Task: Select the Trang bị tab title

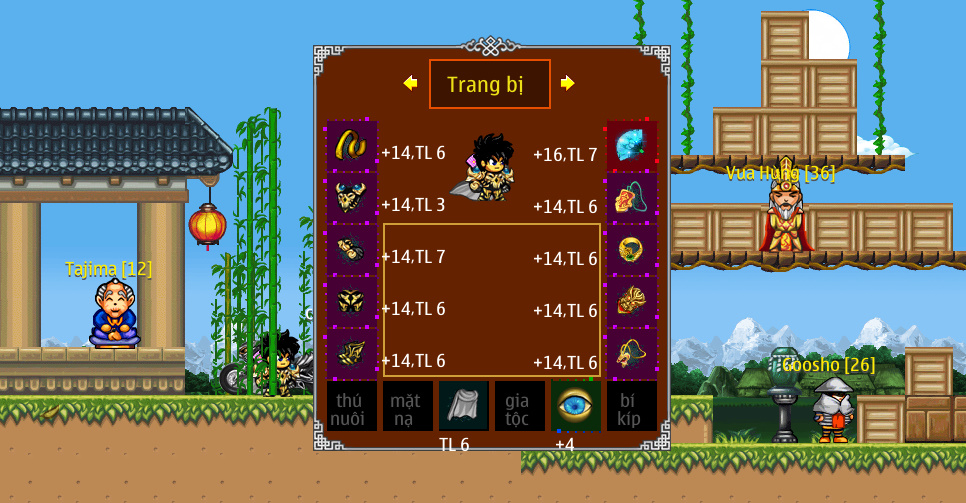Action: tap(489, 84)
